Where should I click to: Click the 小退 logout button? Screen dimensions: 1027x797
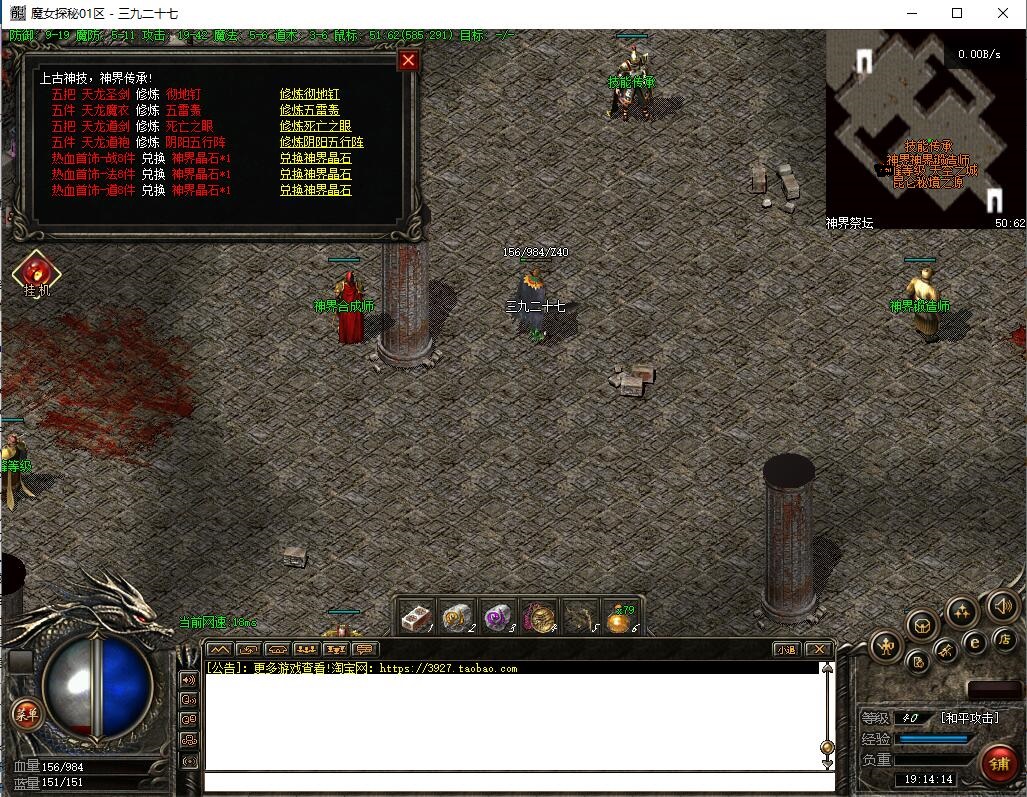[x=785, y=649]
